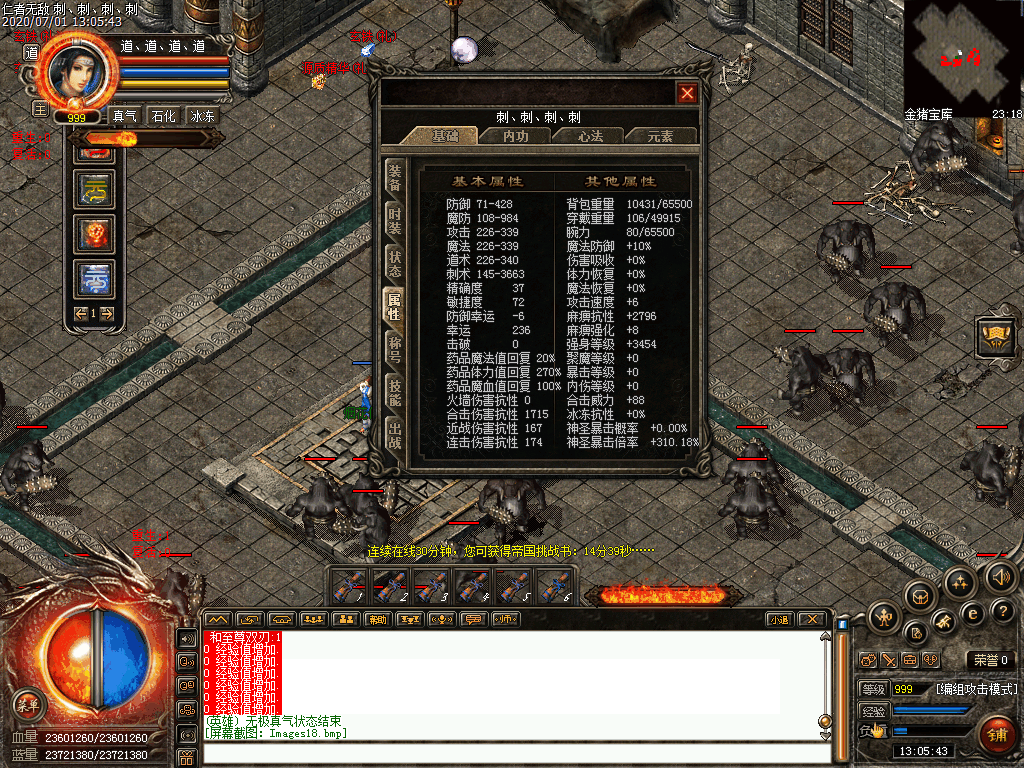Open the 装备 side tab
The image size is (1024, 768).
(x=395, y=179)
